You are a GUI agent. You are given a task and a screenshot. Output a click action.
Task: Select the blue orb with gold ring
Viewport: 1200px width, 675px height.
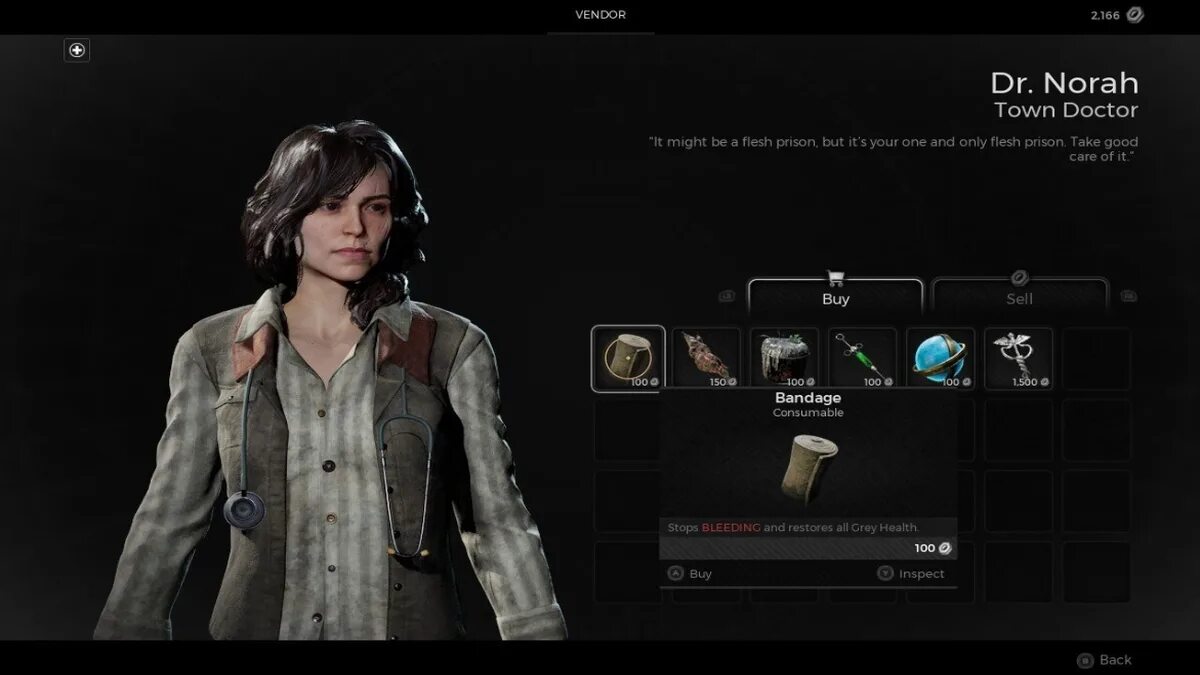coord(940,358)
